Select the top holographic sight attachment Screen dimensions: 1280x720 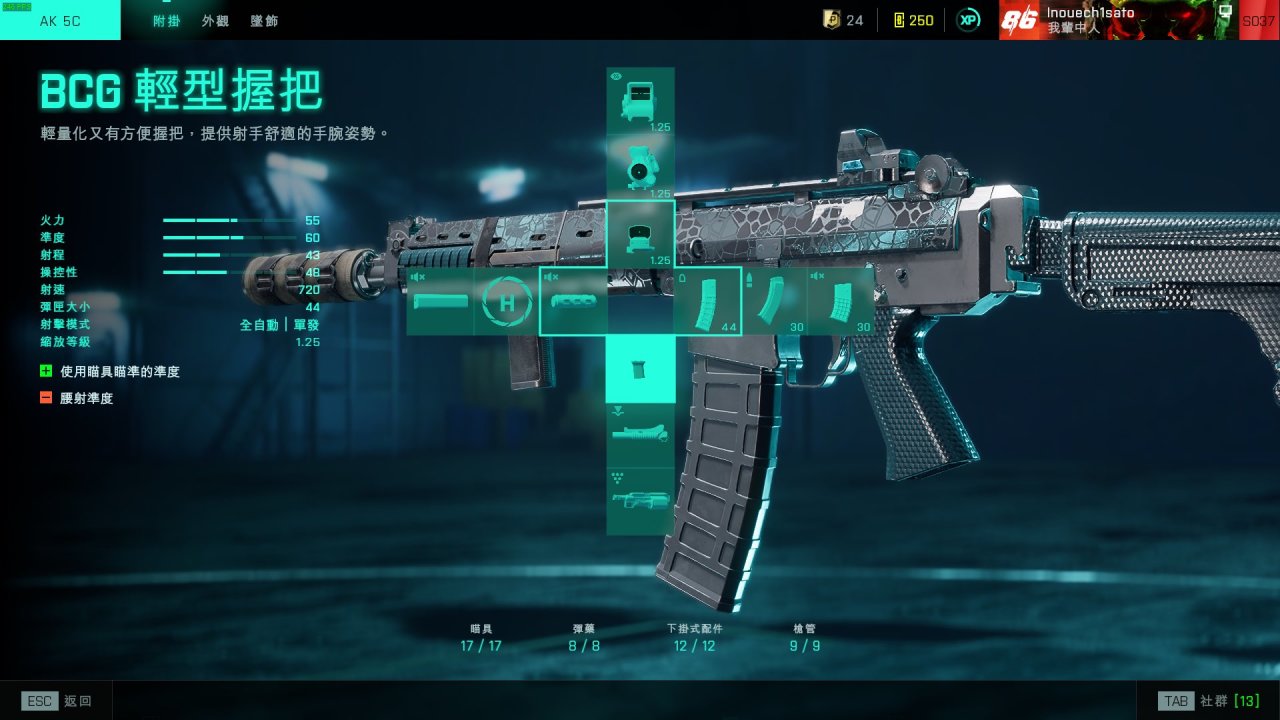pos(640,101)
